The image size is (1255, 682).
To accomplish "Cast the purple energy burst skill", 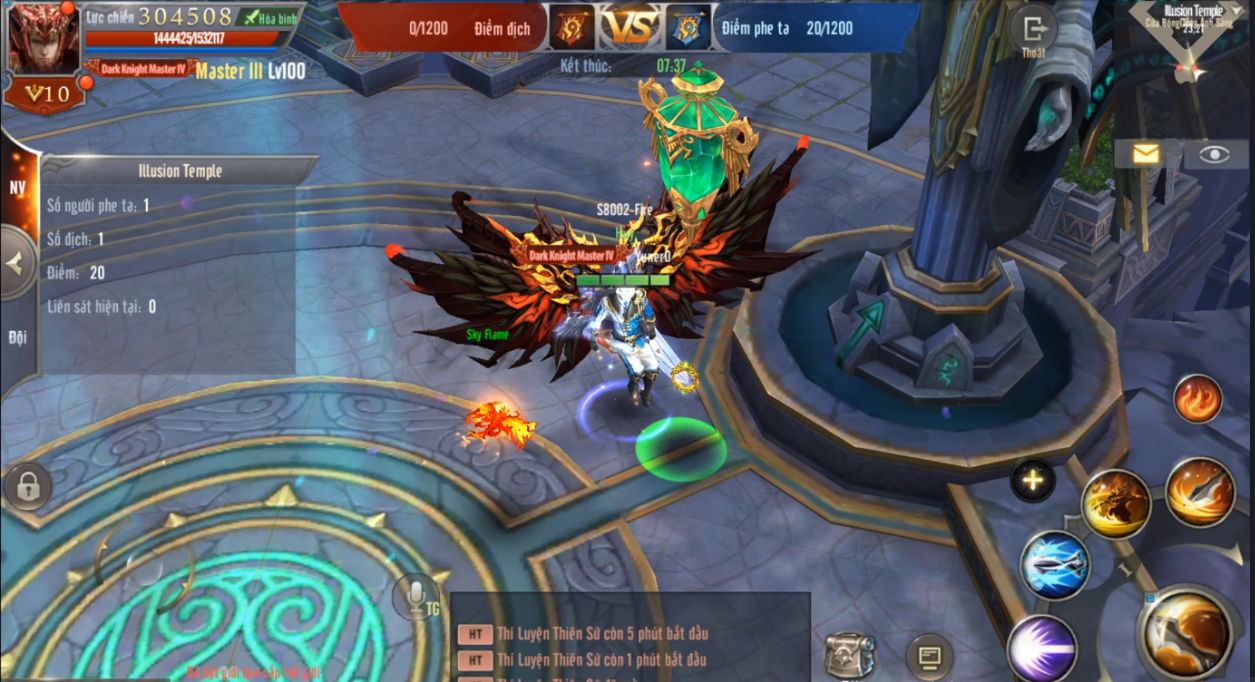I will 1042,648.
